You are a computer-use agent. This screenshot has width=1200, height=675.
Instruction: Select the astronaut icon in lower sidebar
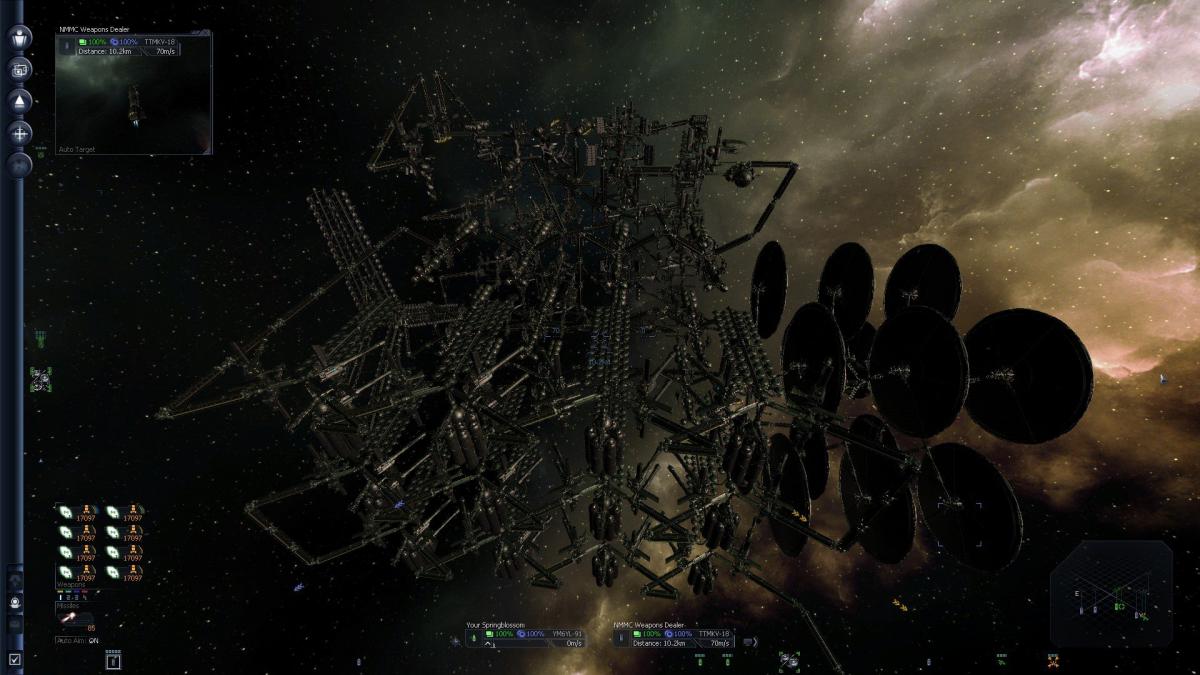[x=15, y=603]
